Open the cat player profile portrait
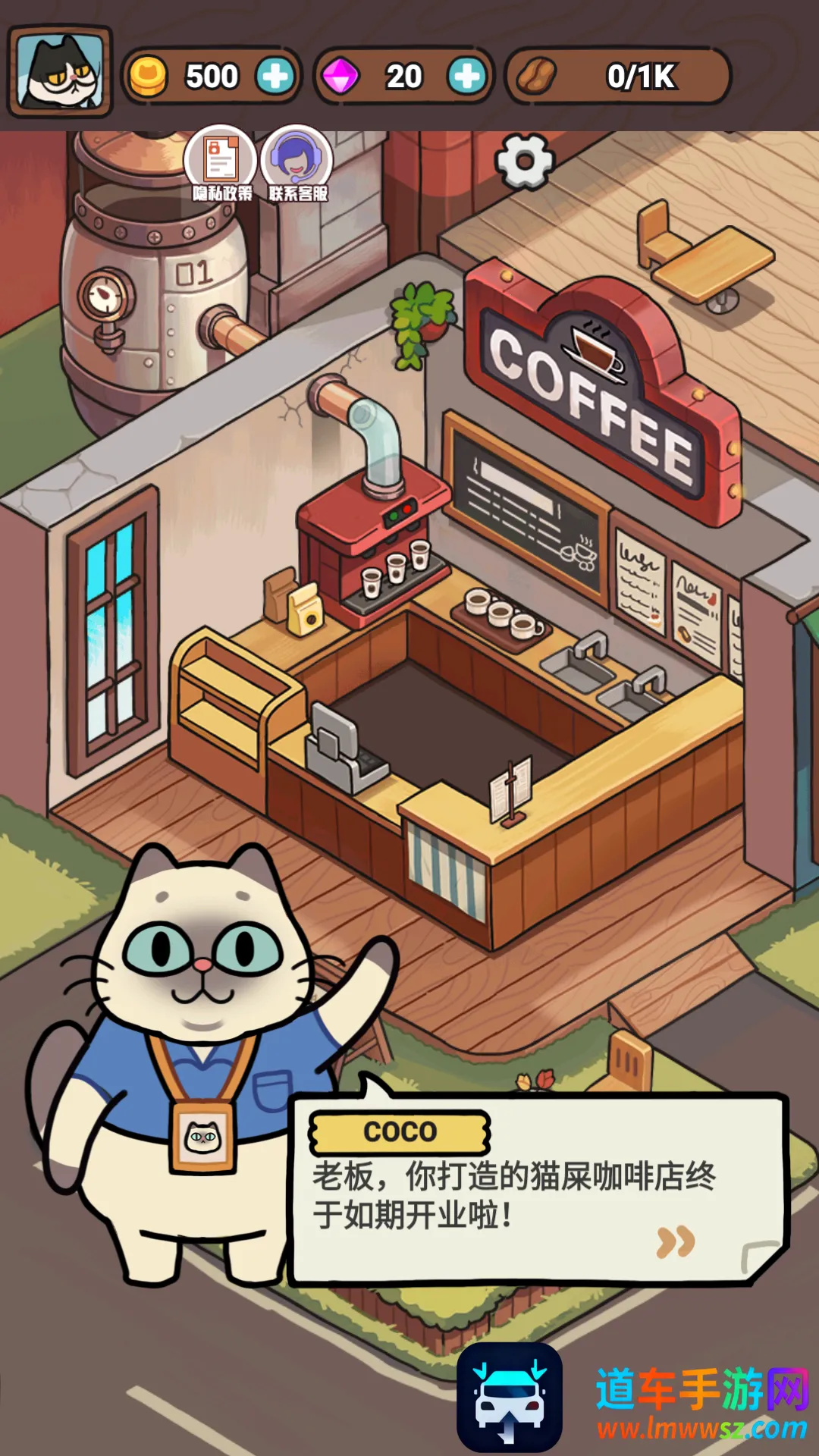This screenshot has height=1456, width=819. coord(60,71)
